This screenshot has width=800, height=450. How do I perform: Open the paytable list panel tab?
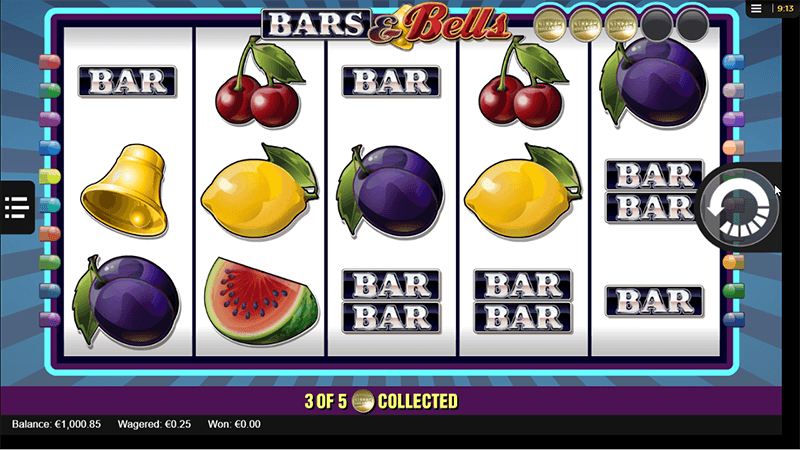[x=16, y=207]
